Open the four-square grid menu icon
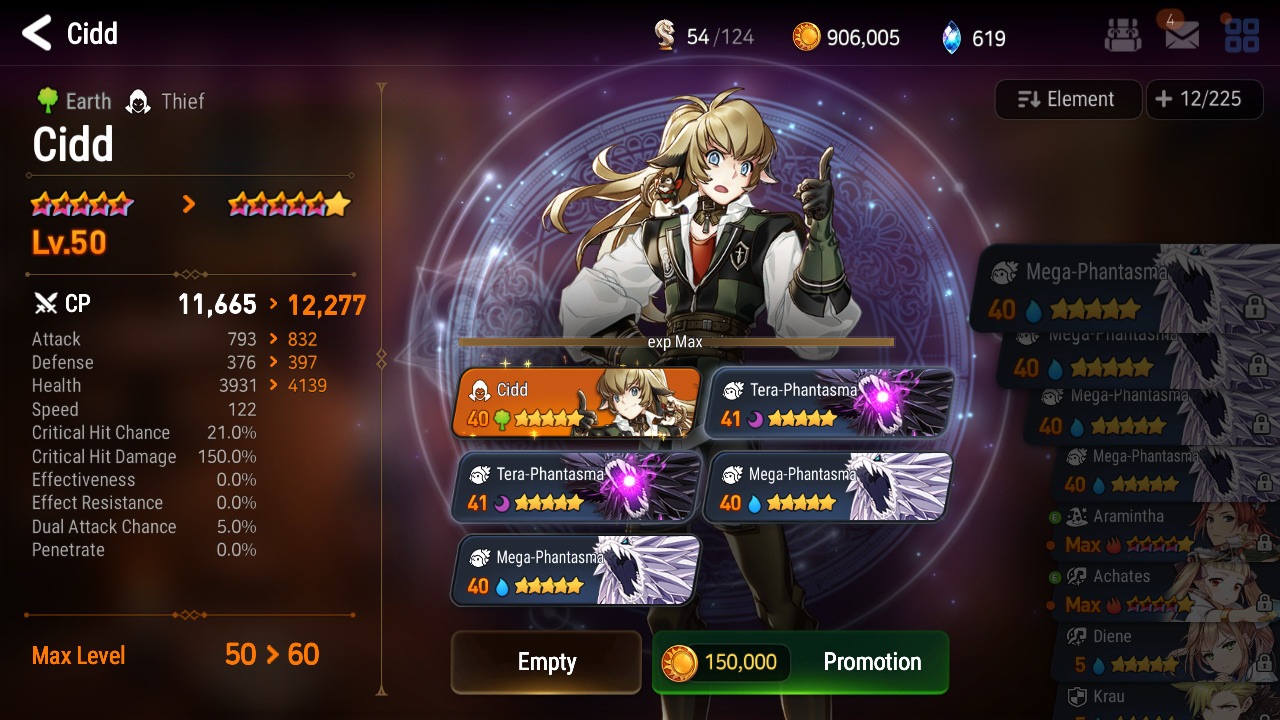Screen dimensions: 1280x720 [x=1242, y=36]
